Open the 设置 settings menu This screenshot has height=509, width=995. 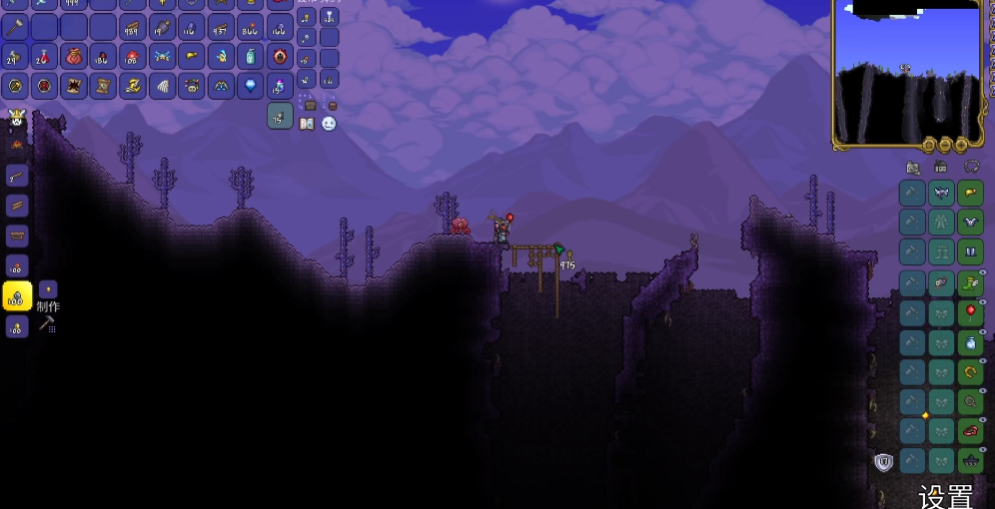[x=945, y=496]
